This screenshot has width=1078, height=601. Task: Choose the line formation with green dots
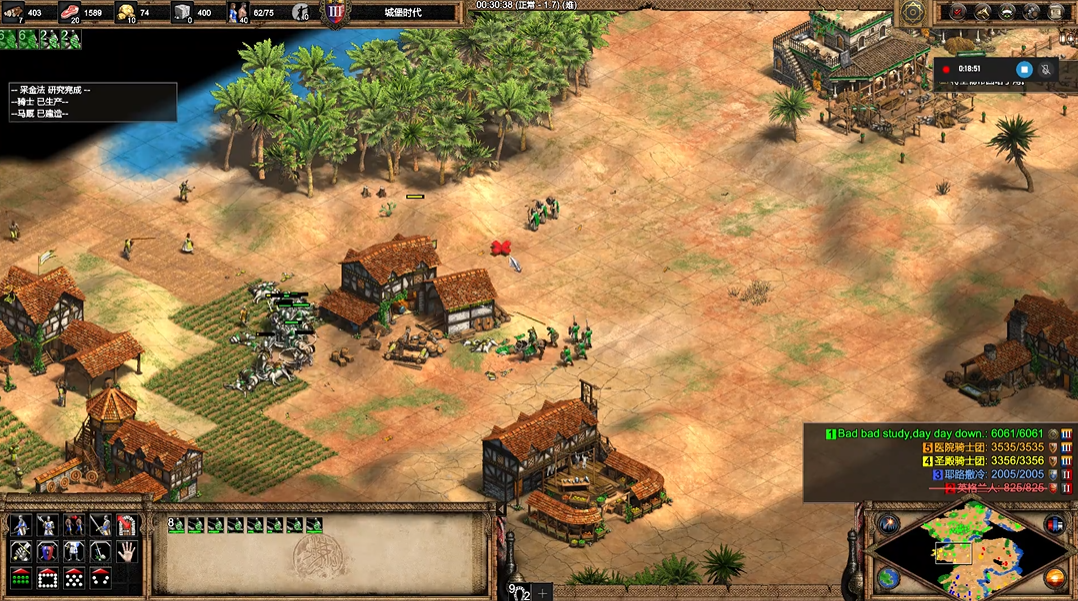tap(20, 578)
